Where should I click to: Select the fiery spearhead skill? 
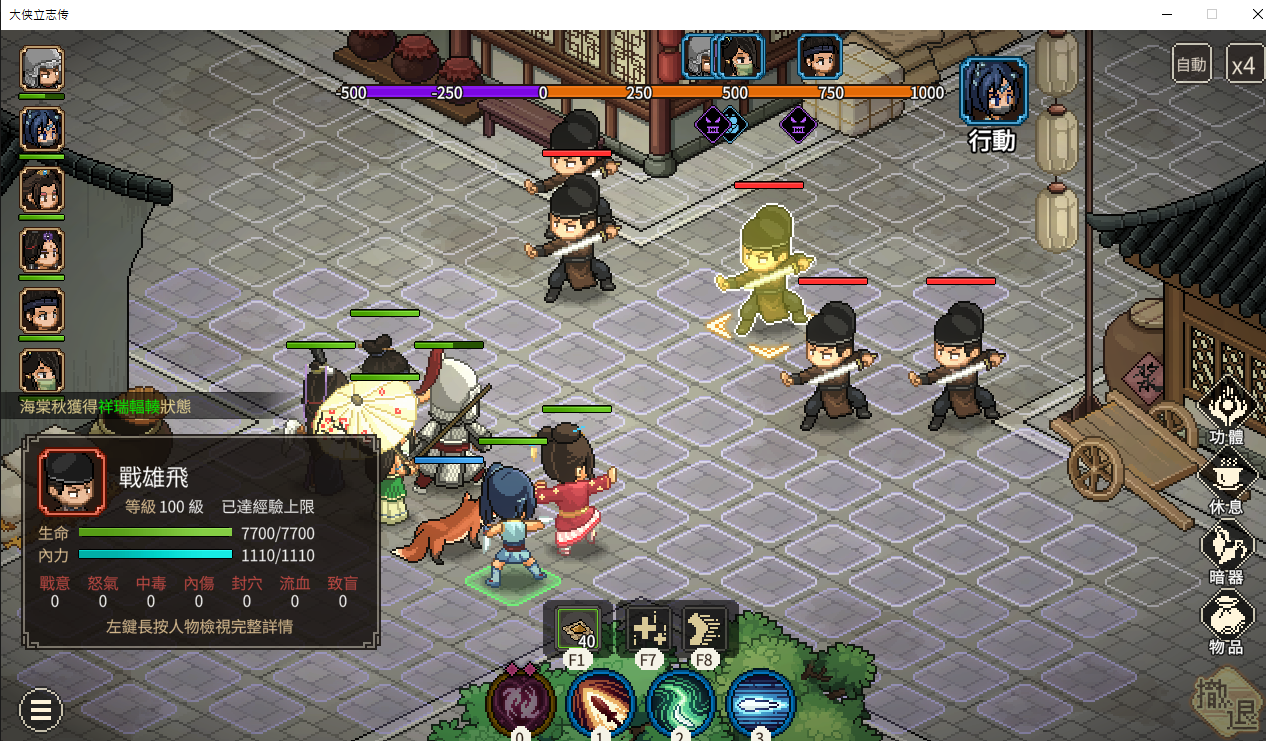click(x=601, y=703)
